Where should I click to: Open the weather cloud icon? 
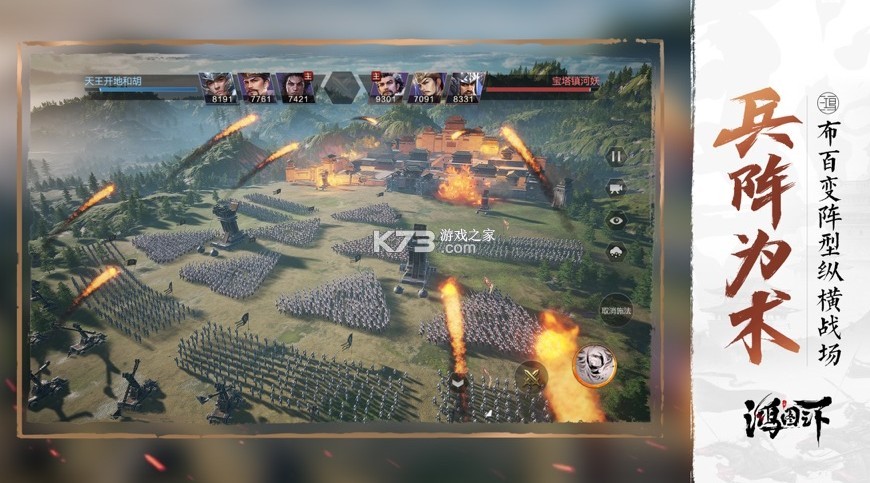[616, 251]
